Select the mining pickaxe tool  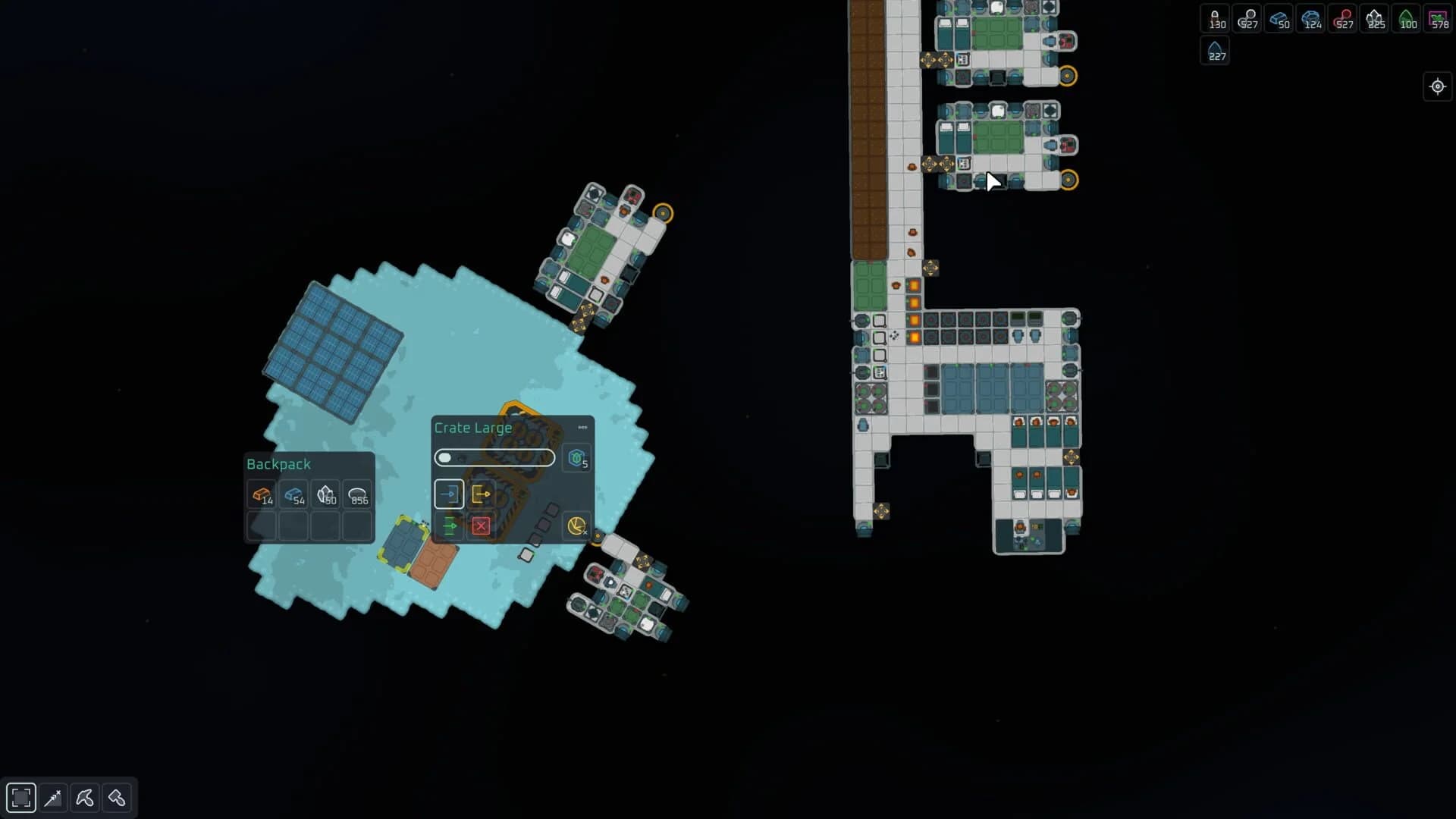point(85,797)
